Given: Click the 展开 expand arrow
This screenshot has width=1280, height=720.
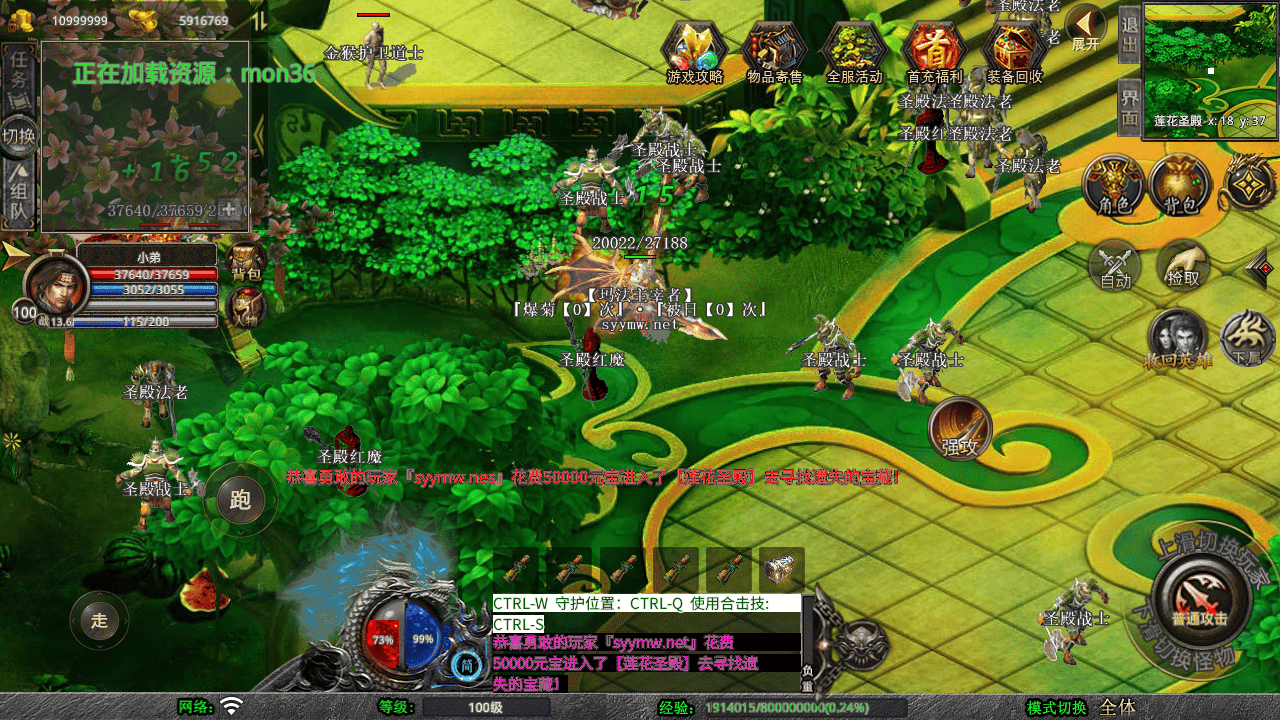Looking at the screenshot, I should tap(1085, 26).
